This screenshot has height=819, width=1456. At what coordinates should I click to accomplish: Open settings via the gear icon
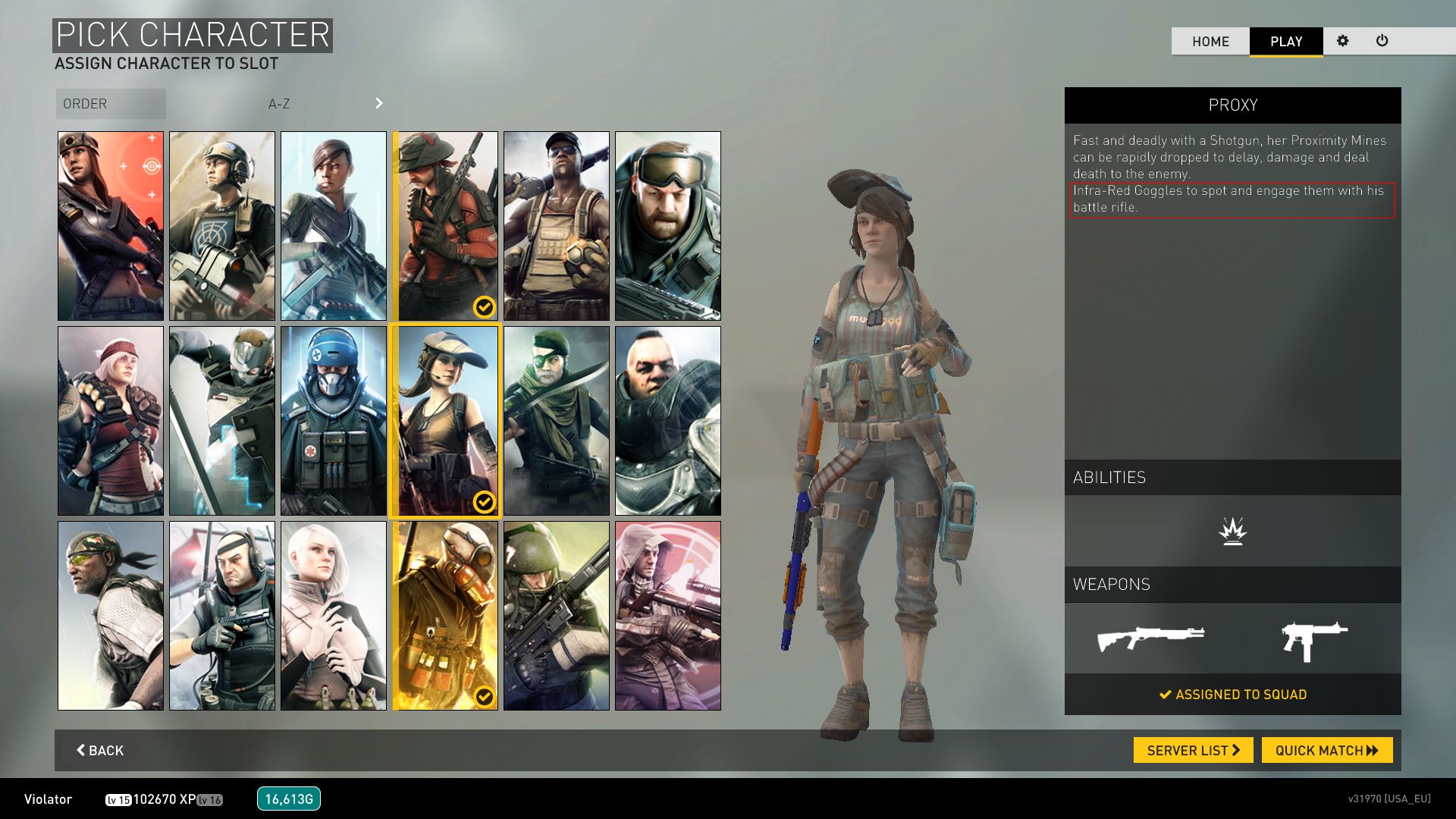[x=1343, y=41]
